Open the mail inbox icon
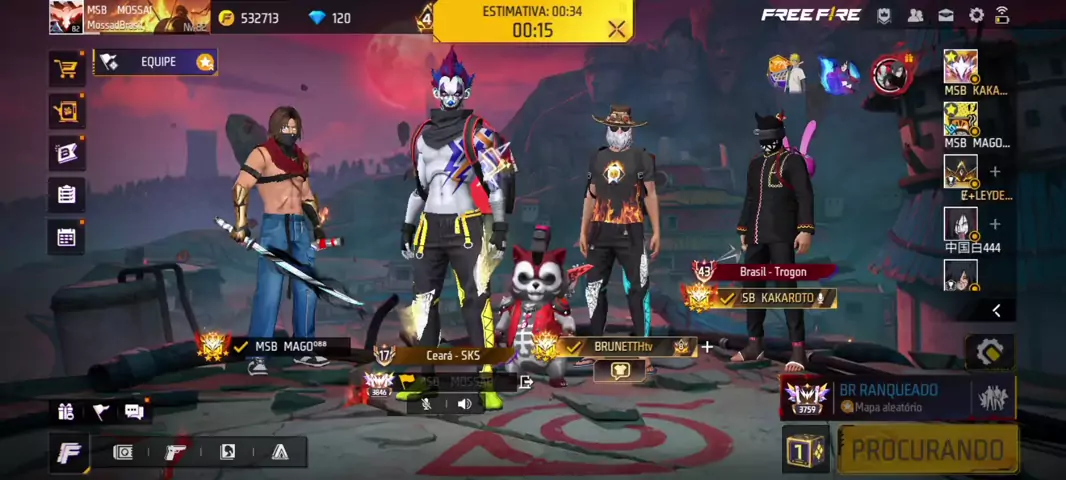The height and width of the screenshot is (480, 1066). tap(946, 15)
